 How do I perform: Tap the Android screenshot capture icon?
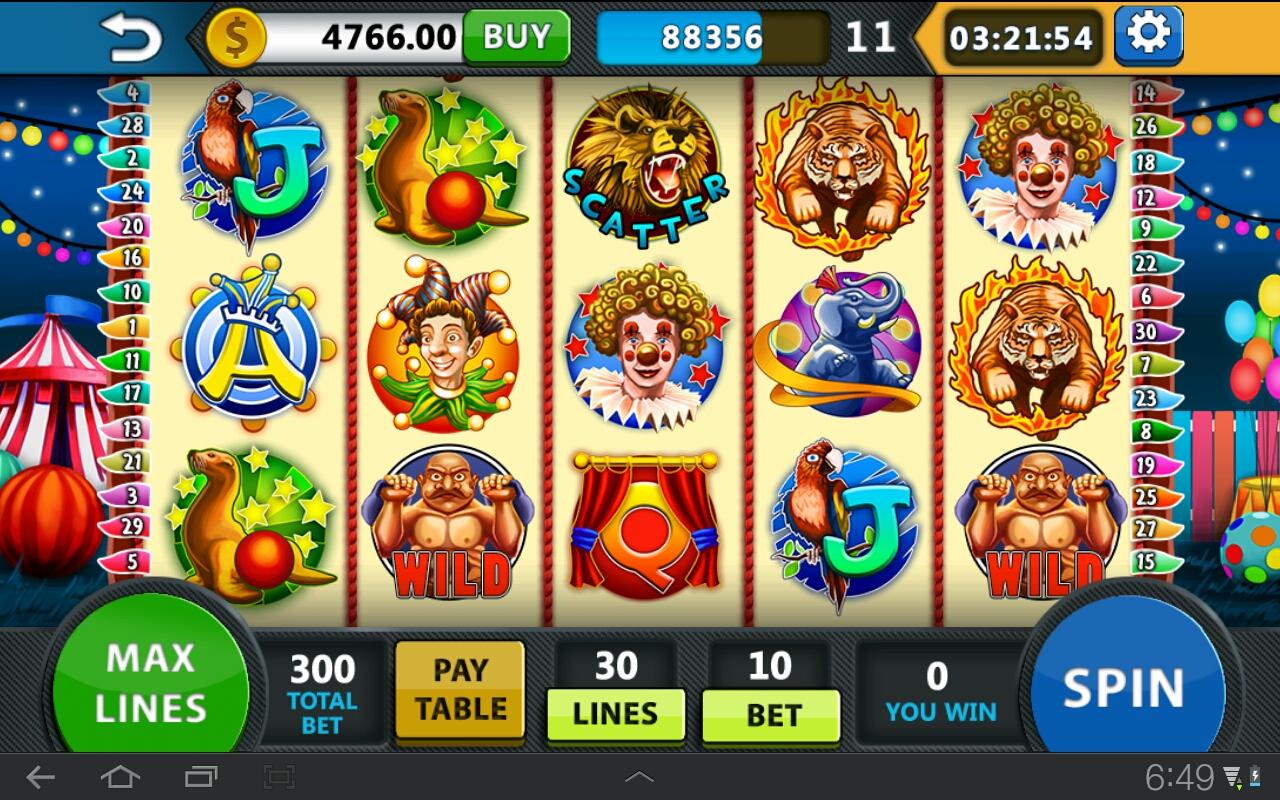click(279, 777)
